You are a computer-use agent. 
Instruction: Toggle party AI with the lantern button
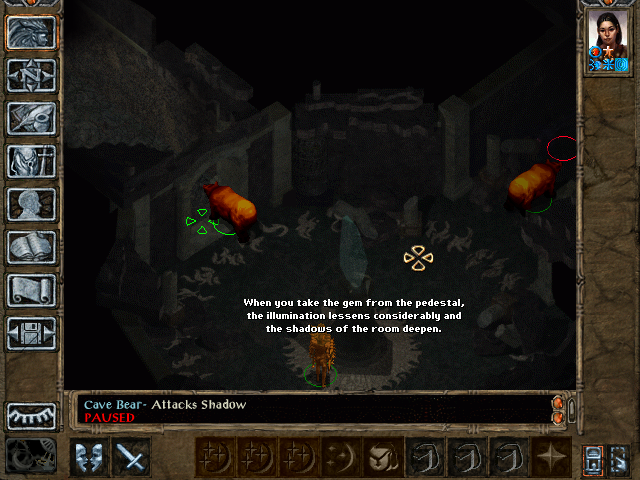620,457
